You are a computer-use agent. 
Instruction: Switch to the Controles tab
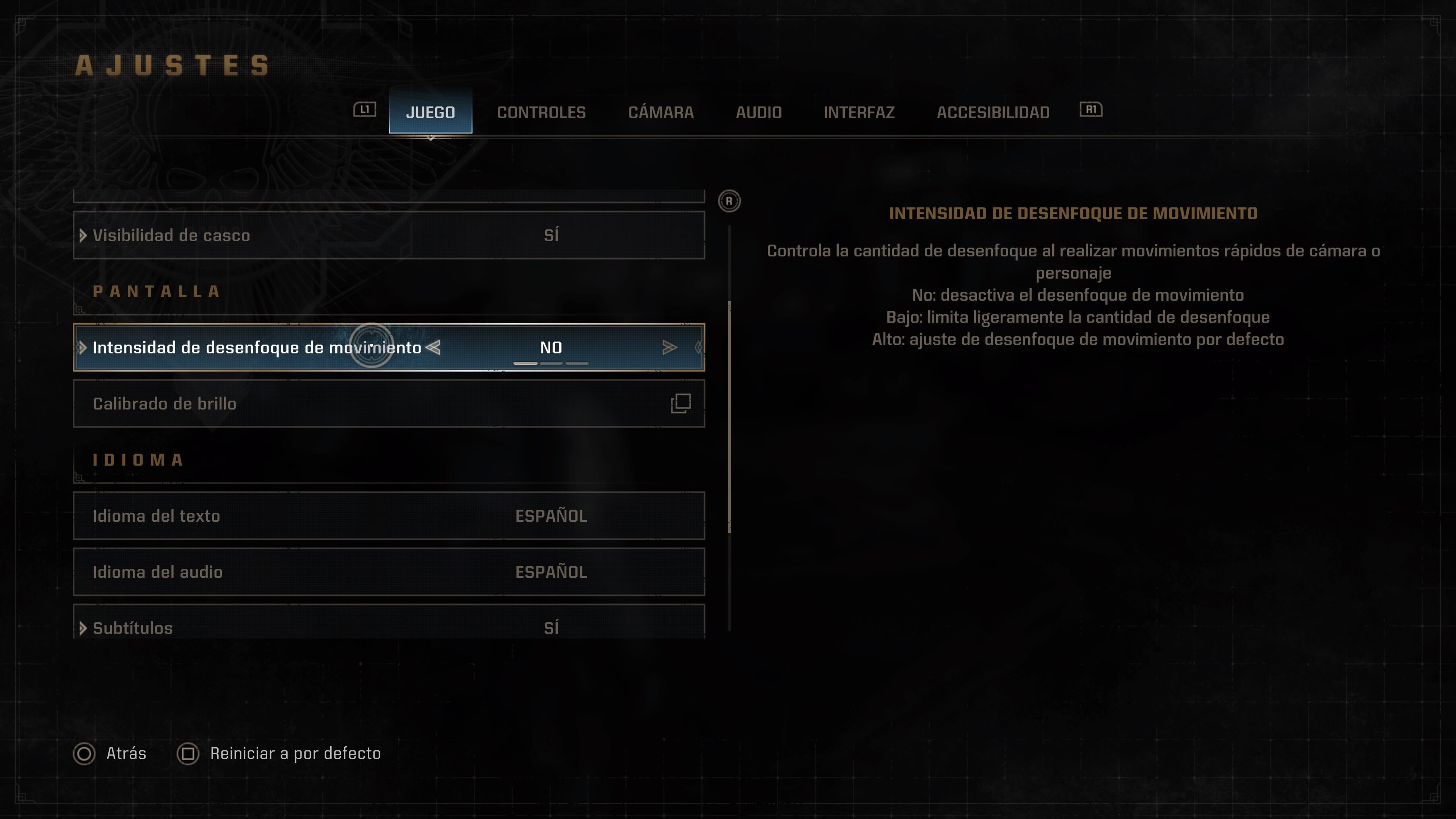(x=541, y=113)
